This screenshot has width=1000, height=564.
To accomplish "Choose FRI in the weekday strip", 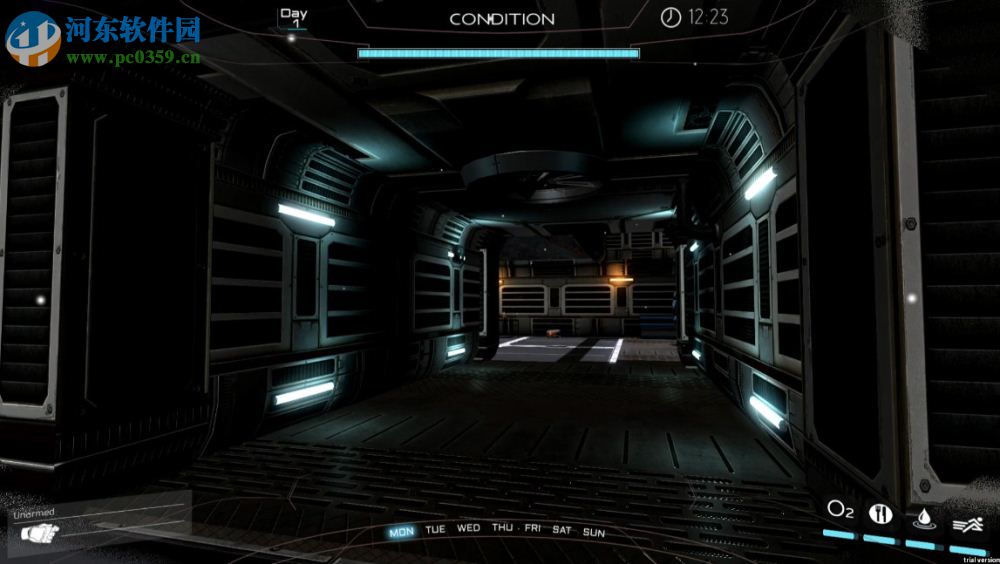I will click(x=533, y=528).
